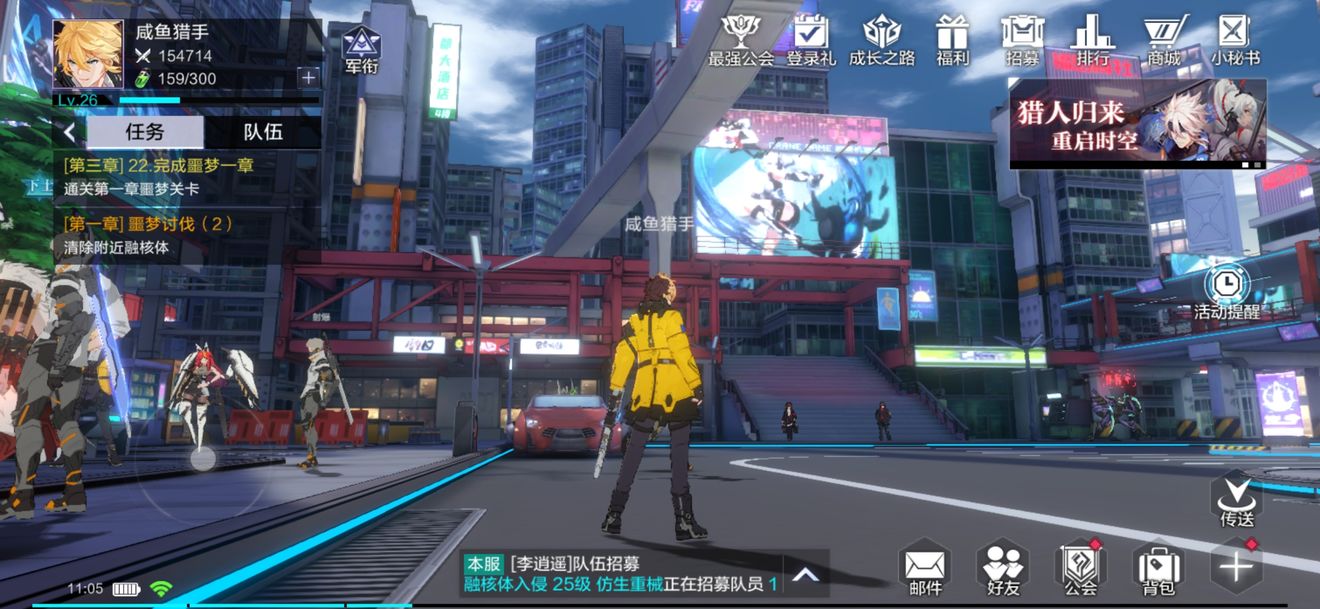Click the 猎人归来 event banner

1138,124
